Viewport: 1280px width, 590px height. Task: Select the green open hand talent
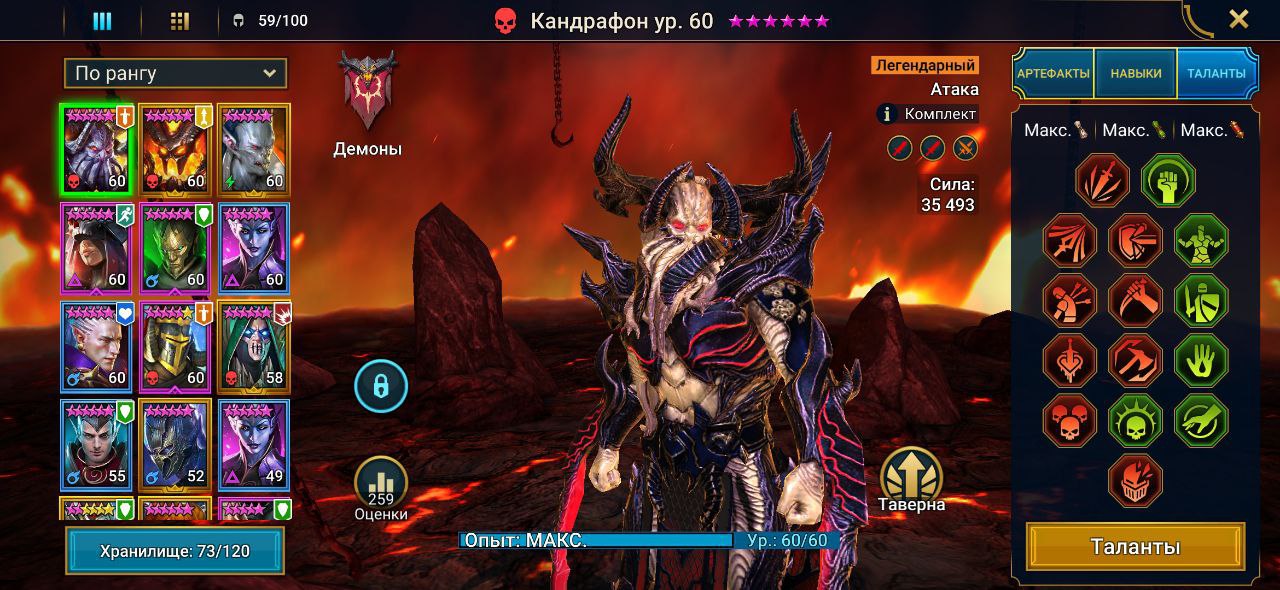pos(1200,360)
